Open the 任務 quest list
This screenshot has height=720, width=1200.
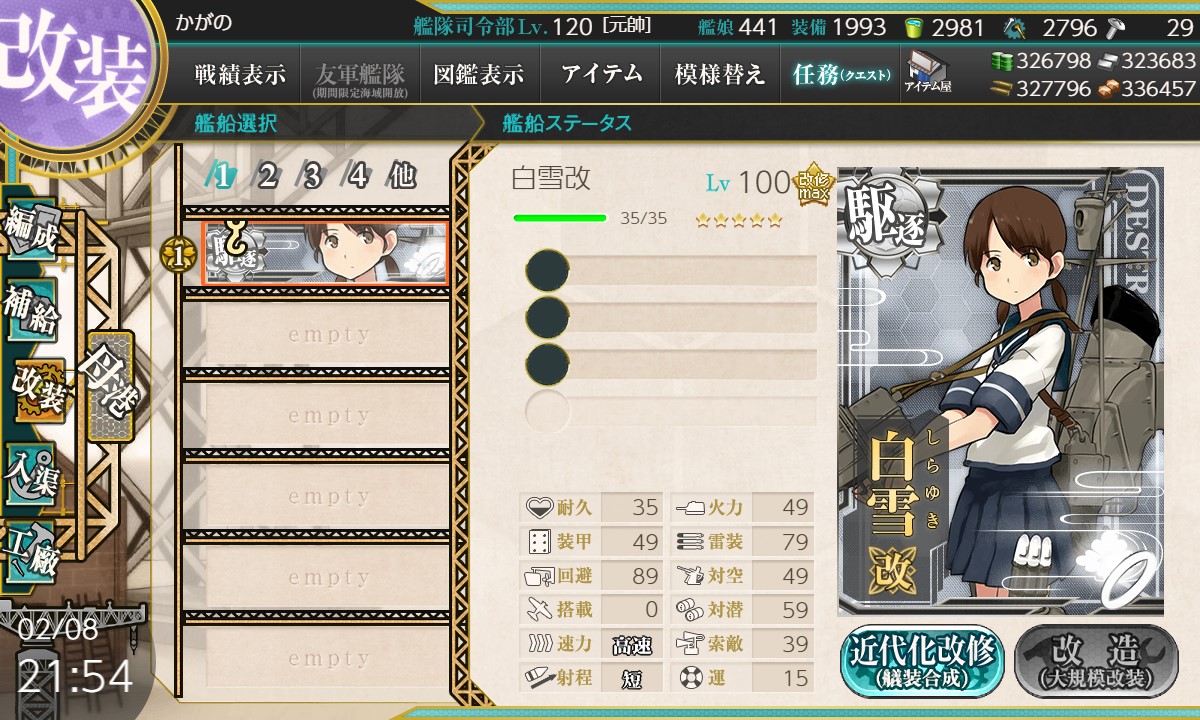[840, 74]
